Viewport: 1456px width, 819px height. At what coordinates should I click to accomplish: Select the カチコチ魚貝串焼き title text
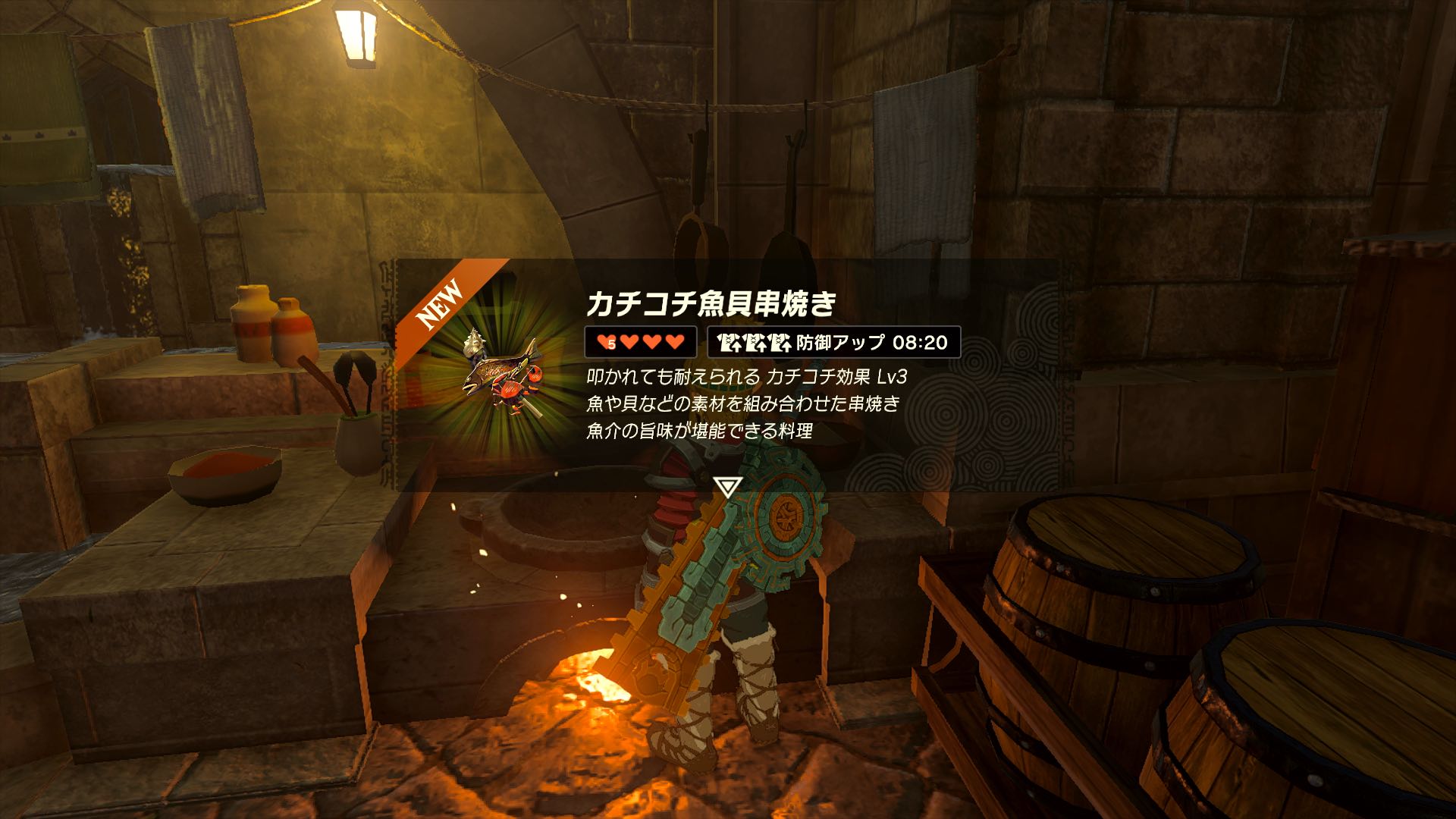click(713, 303)
